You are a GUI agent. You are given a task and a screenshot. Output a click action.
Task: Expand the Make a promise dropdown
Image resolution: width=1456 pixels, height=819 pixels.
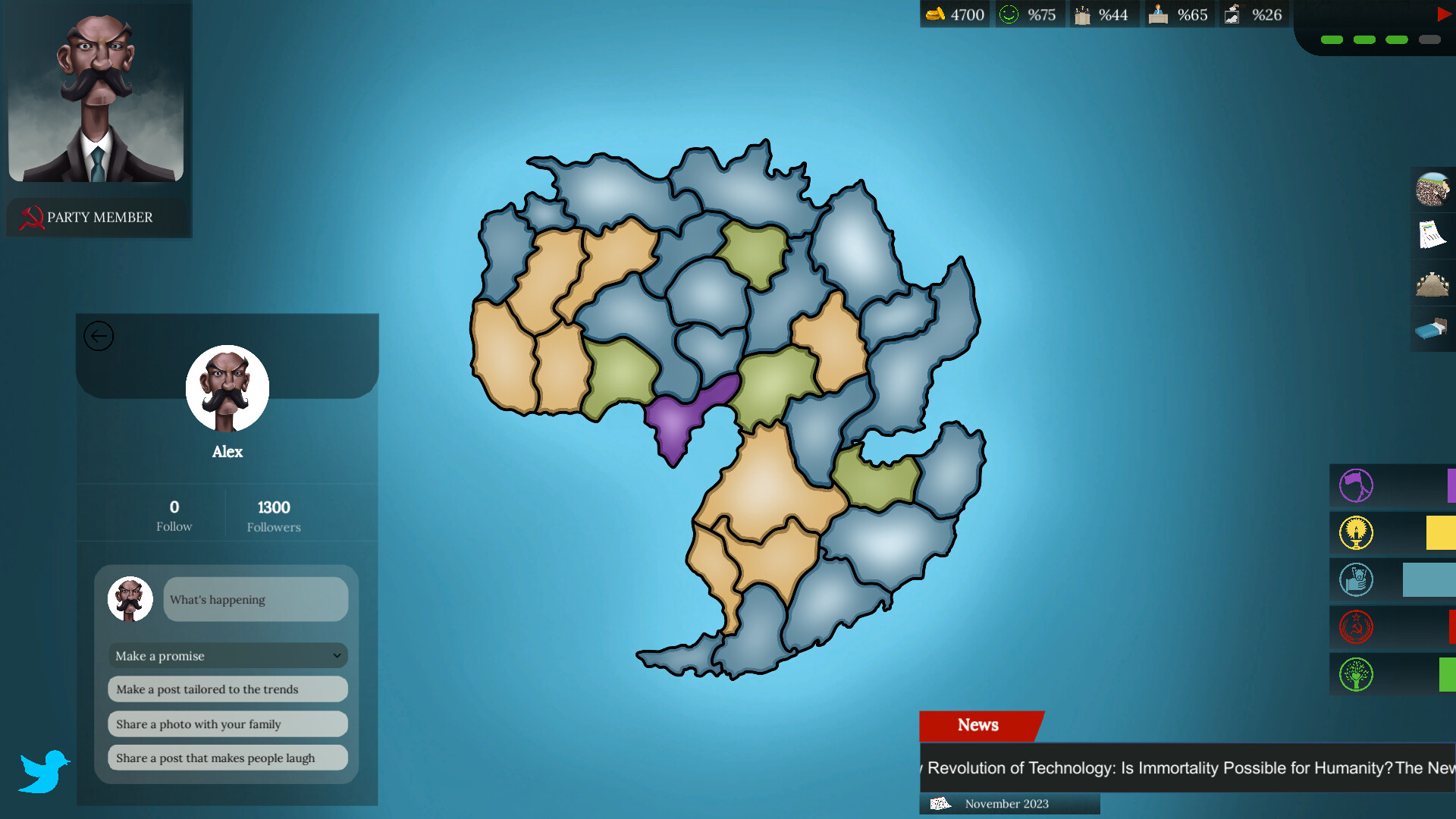click(227, 655)
